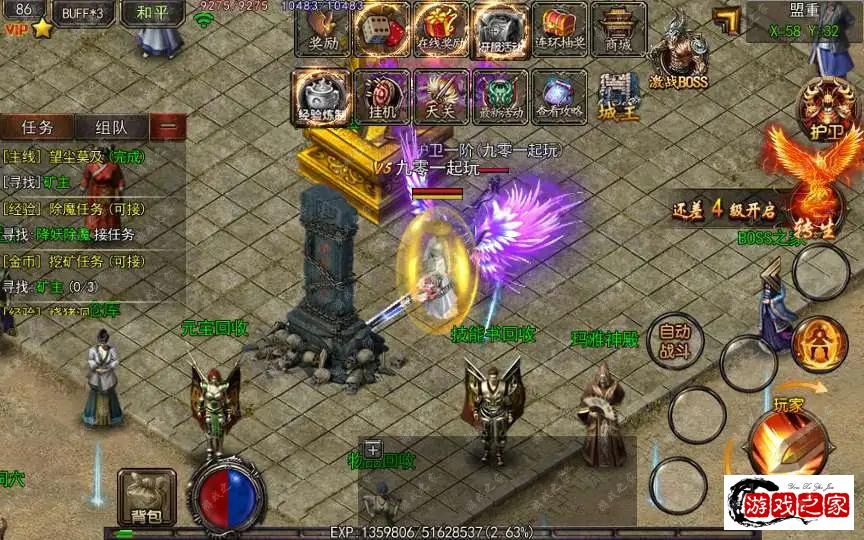Image resolution: width=864 pixels, height=540 pixels.
Task: Open the 在线奖励 online reward gift
Action: (x=440, y=28)
